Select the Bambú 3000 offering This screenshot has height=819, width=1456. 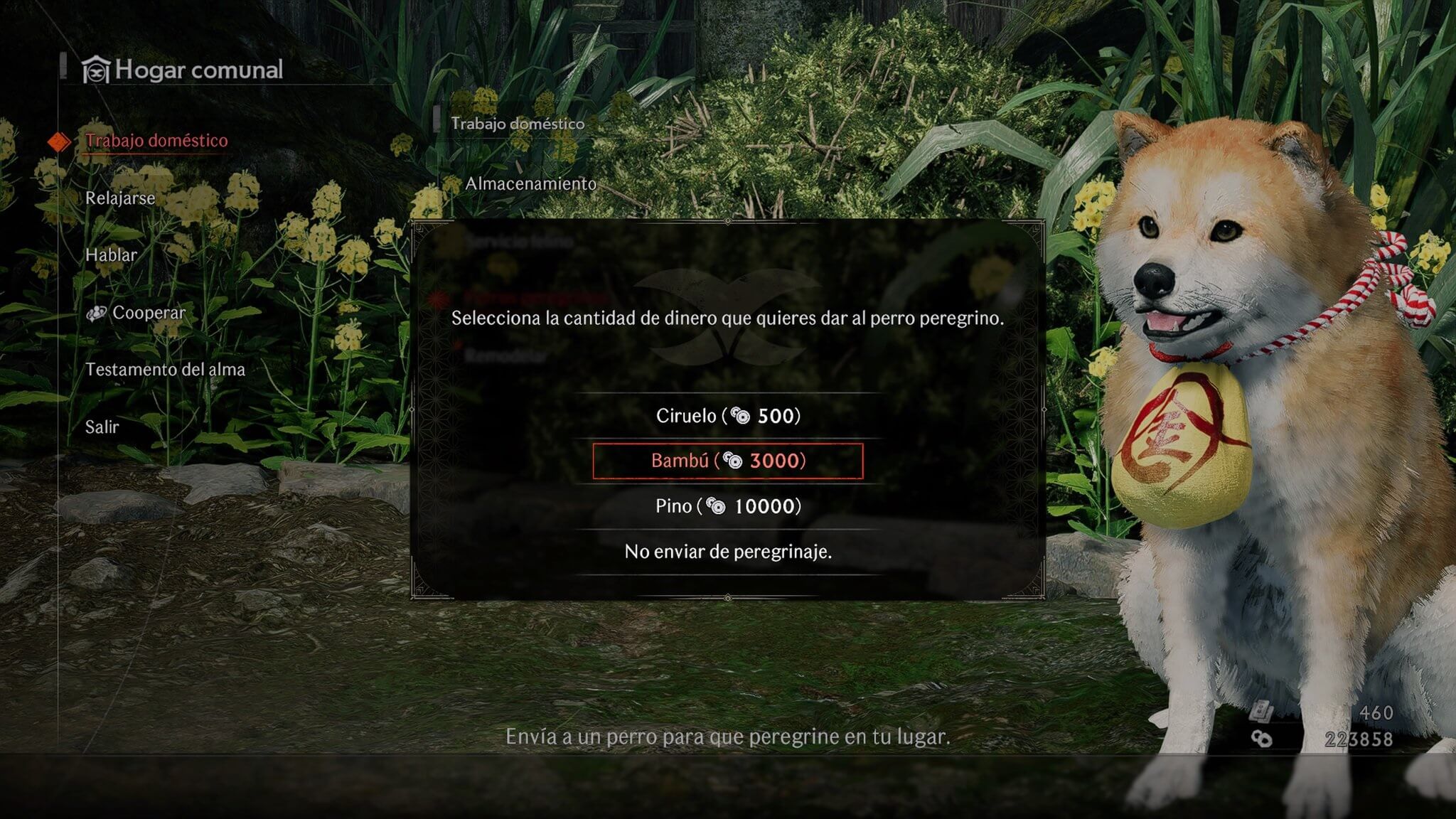coord(728,461)
